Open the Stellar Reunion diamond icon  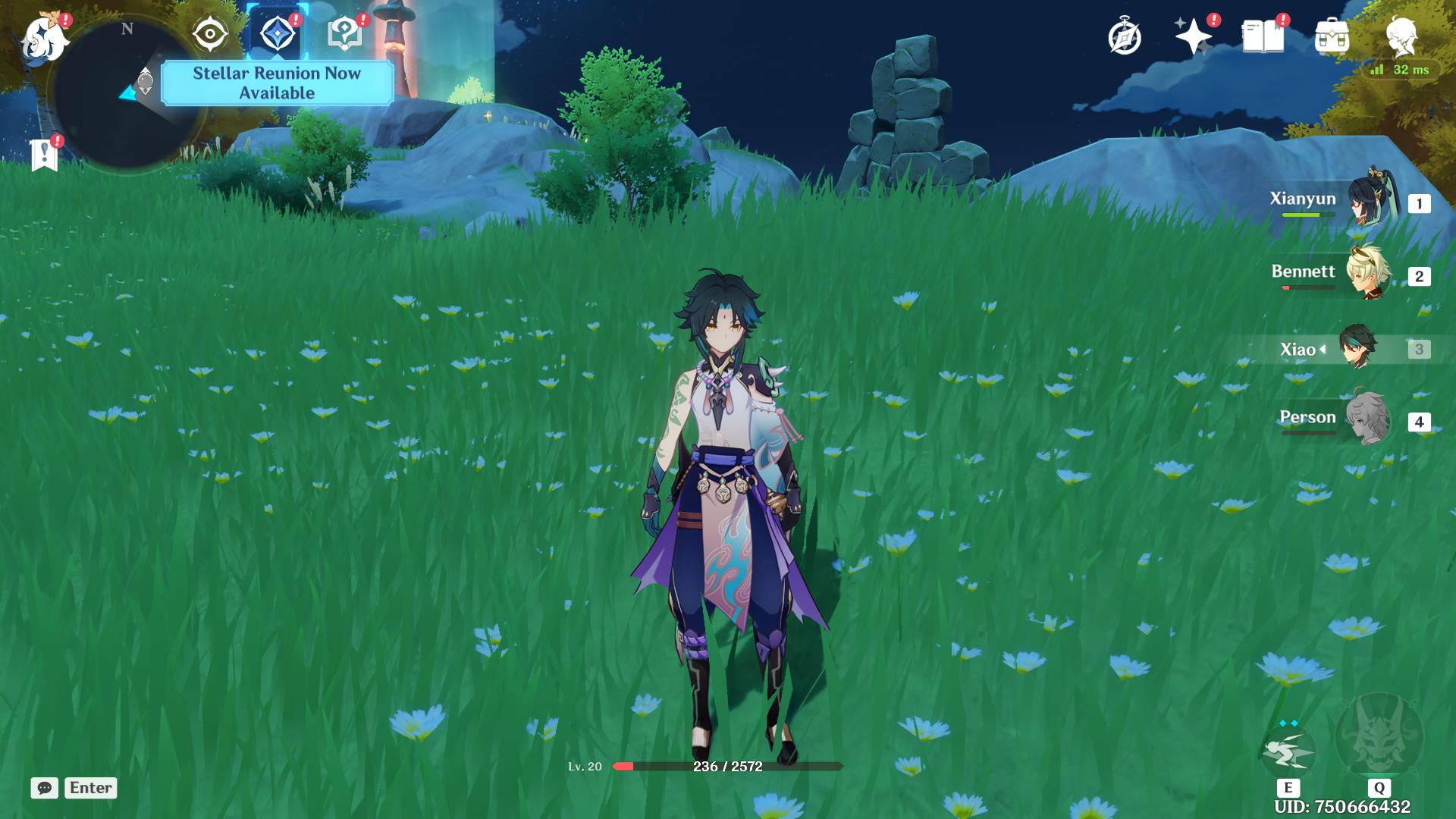[277, 35]
